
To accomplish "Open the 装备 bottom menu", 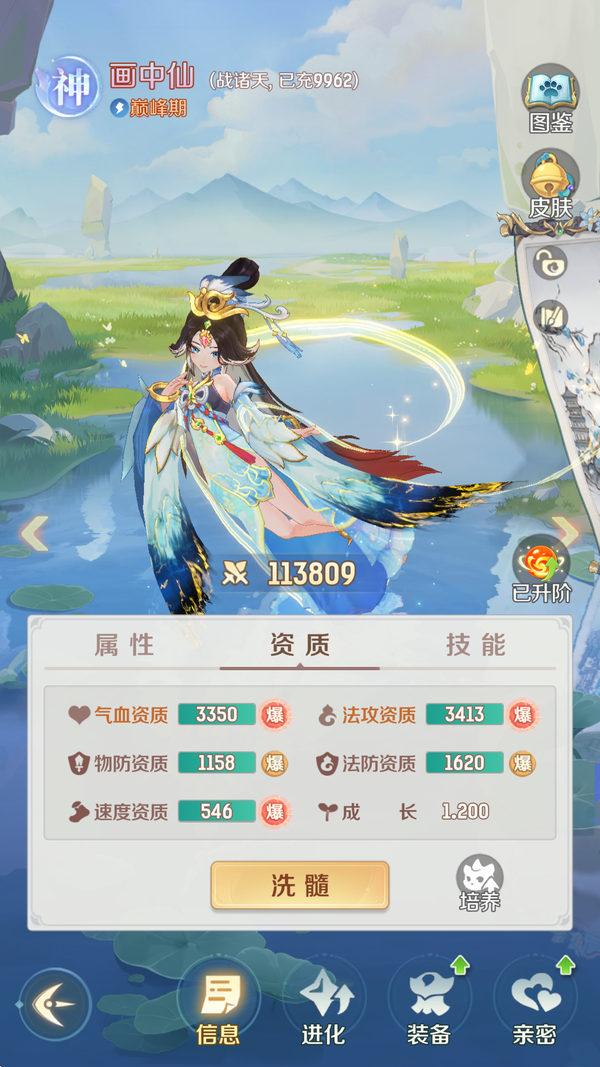I will pos(429,1005).
